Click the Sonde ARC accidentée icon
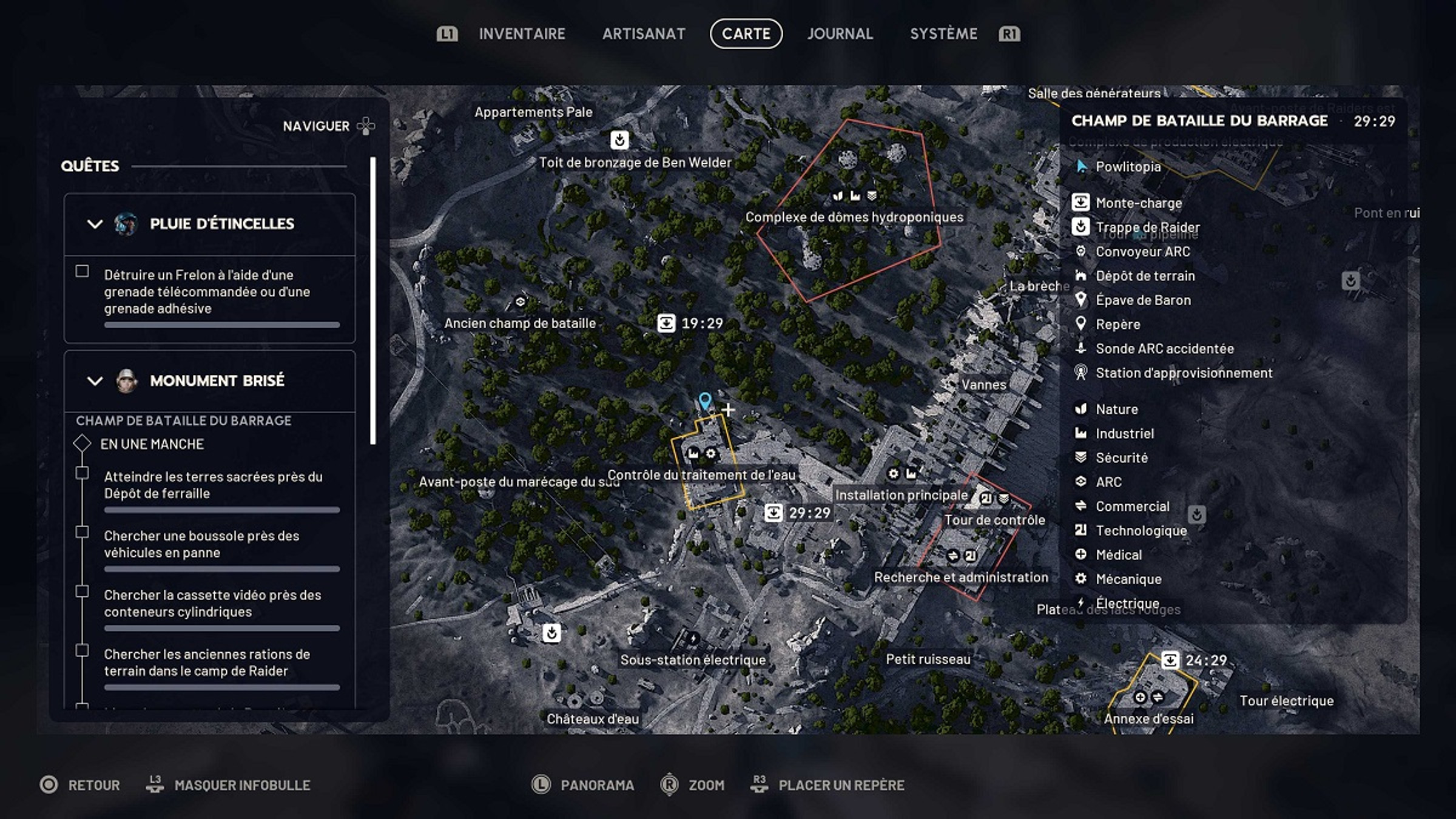 (1080, 349)
